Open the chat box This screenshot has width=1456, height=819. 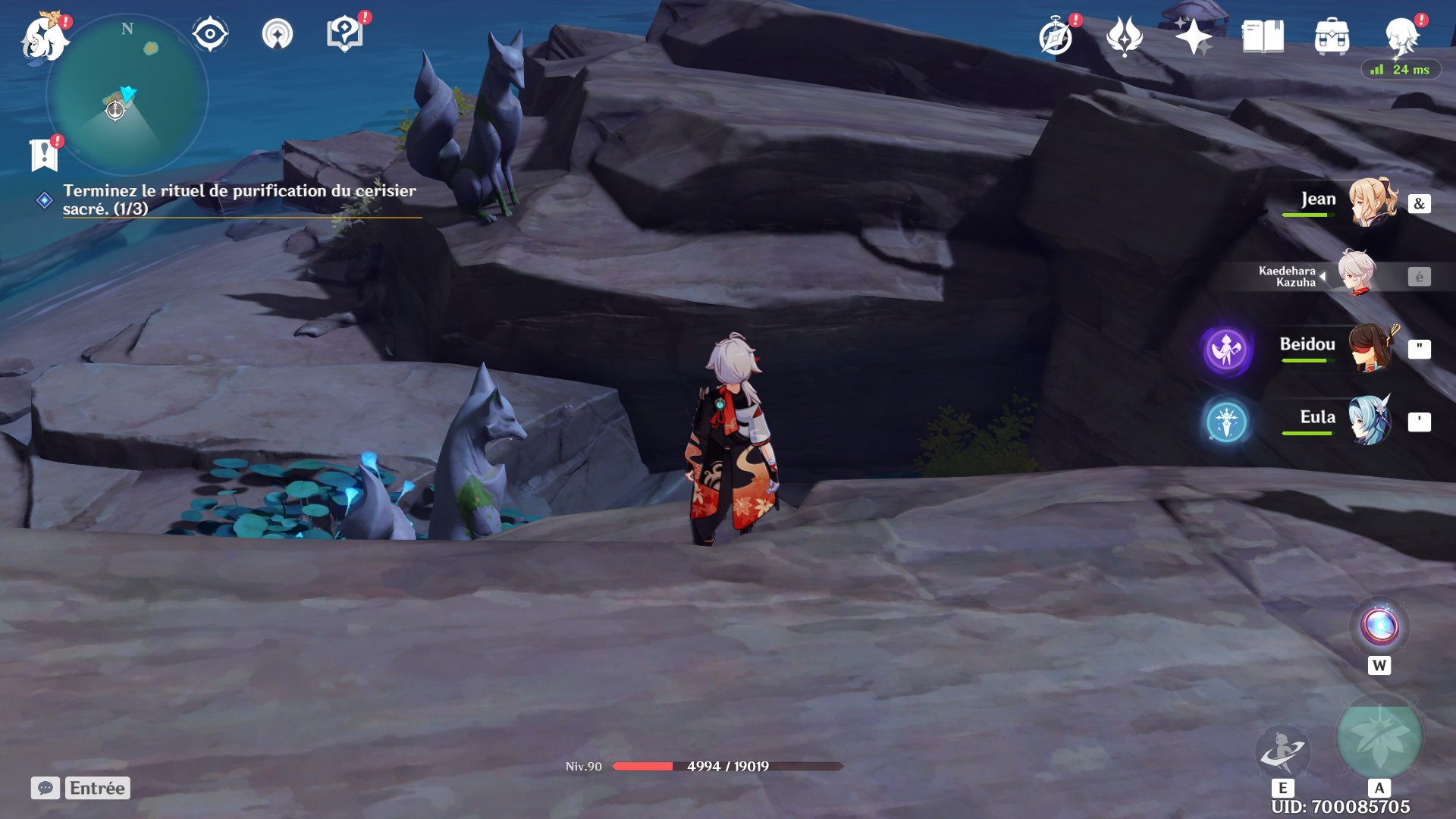coord(45,788)
